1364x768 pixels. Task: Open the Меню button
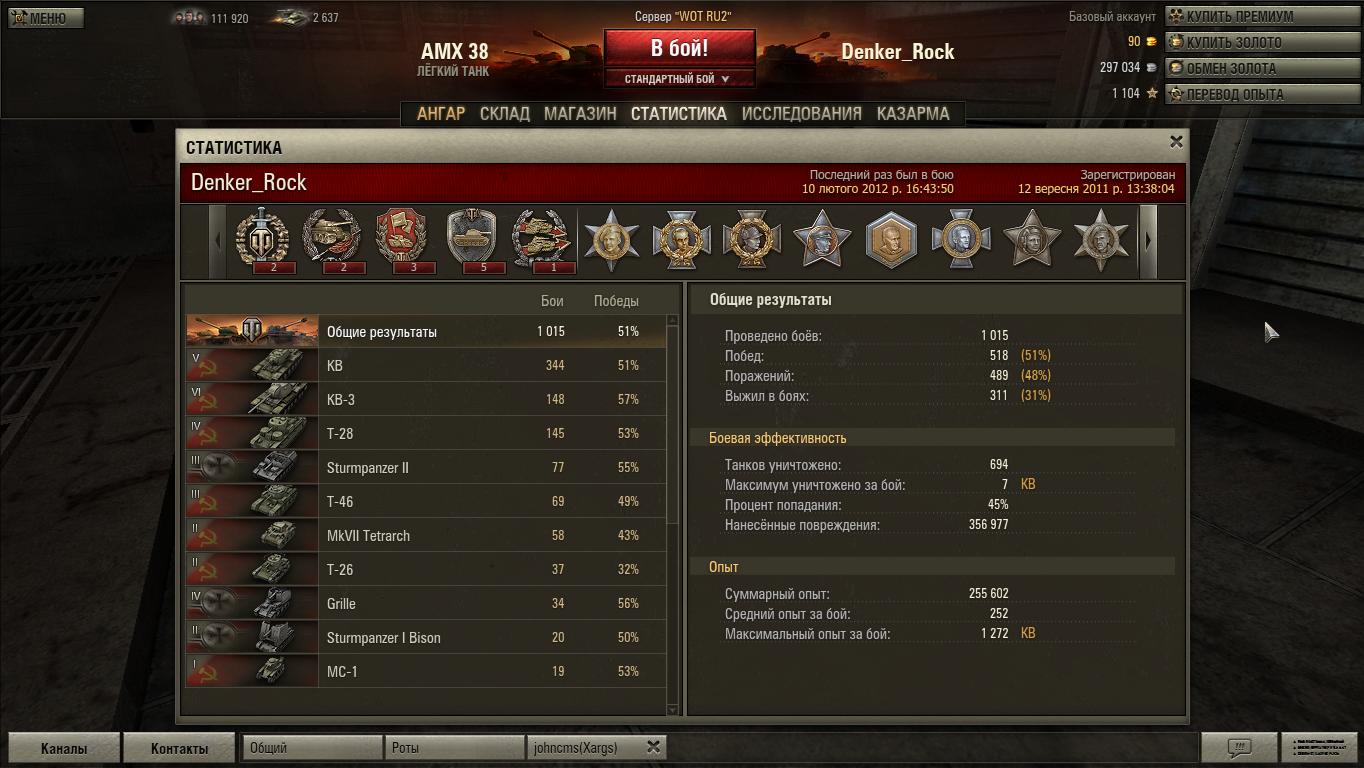[46, 18]
